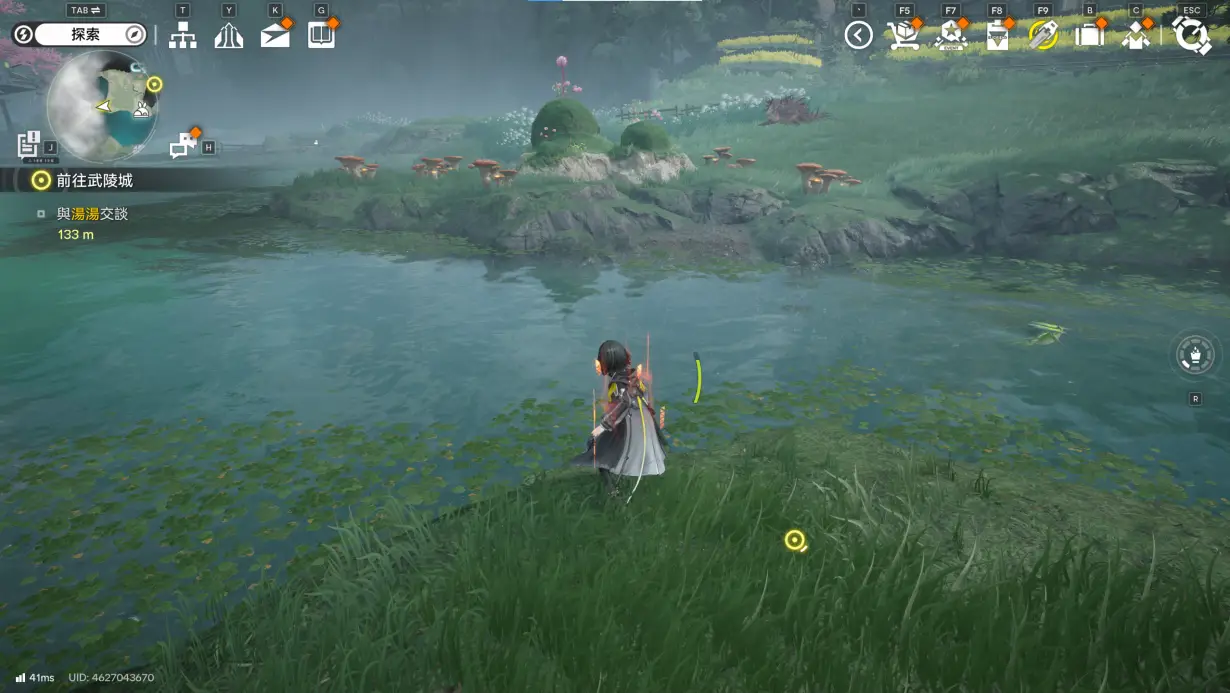Activate the watering bucket tool wheel

(1195, 355)
